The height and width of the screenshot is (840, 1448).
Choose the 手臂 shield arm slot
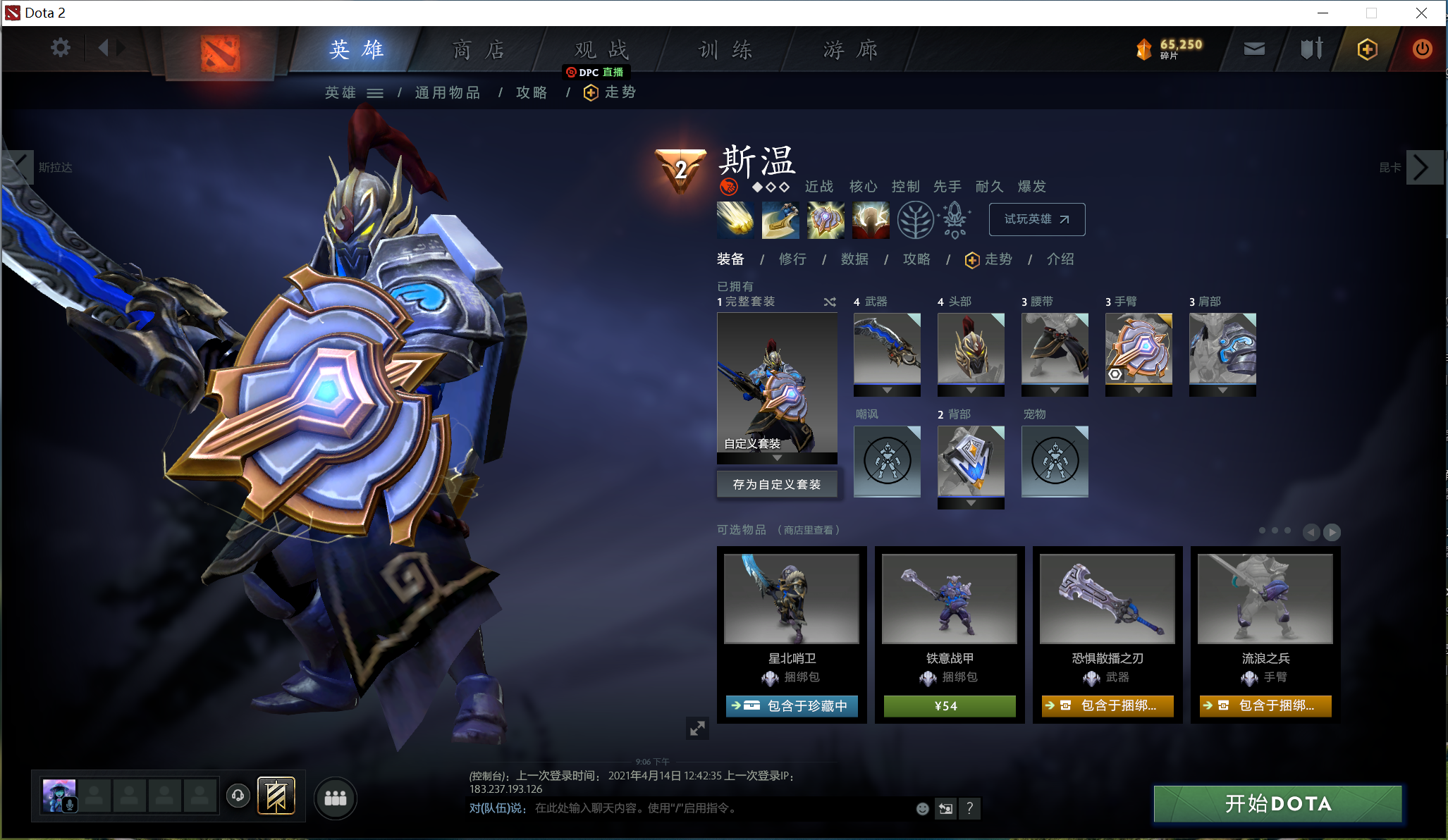click(x=1139, y=349)
